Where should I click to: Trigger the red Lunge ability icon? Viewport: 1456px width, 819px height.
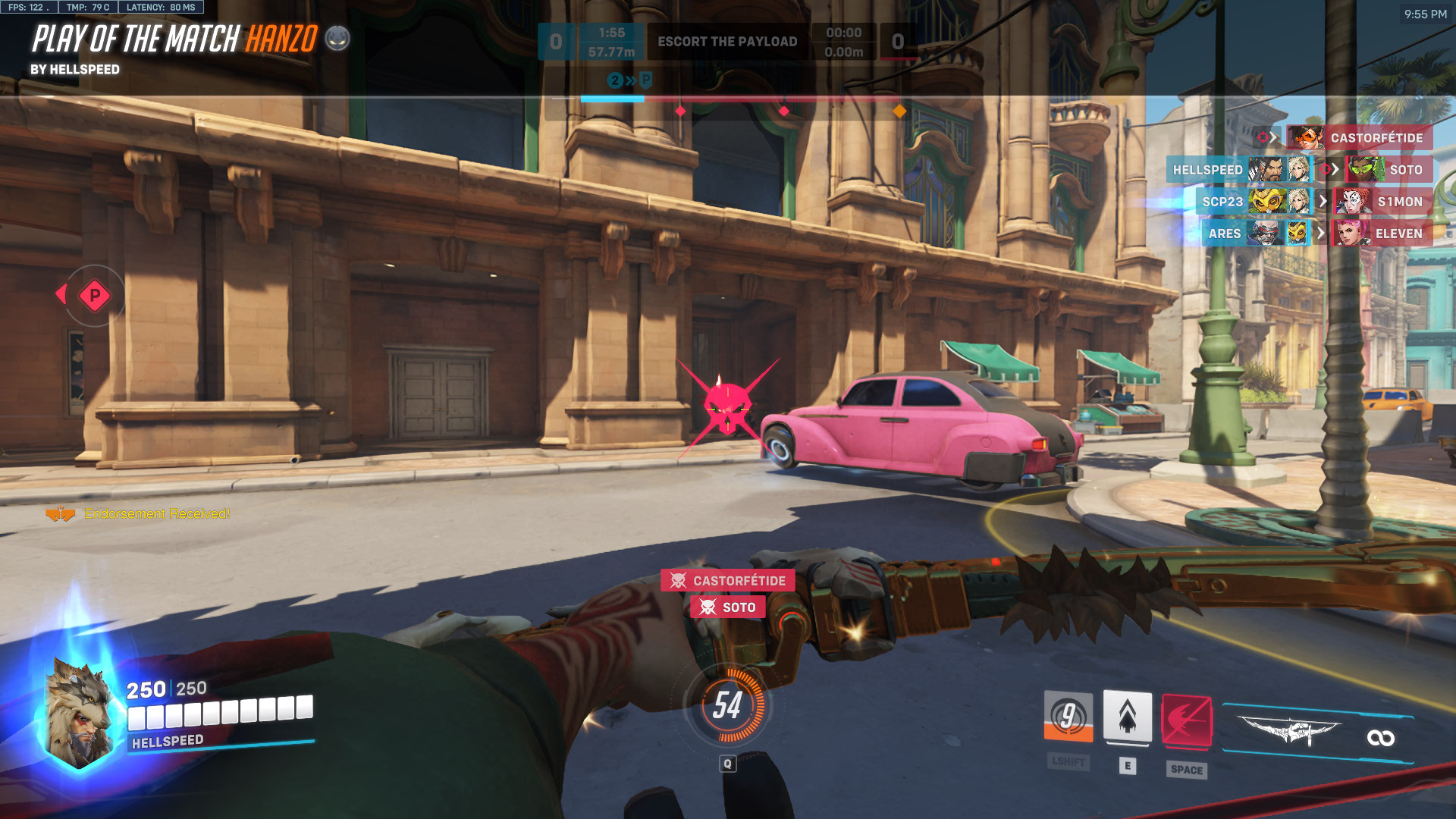coord(1186,720)
